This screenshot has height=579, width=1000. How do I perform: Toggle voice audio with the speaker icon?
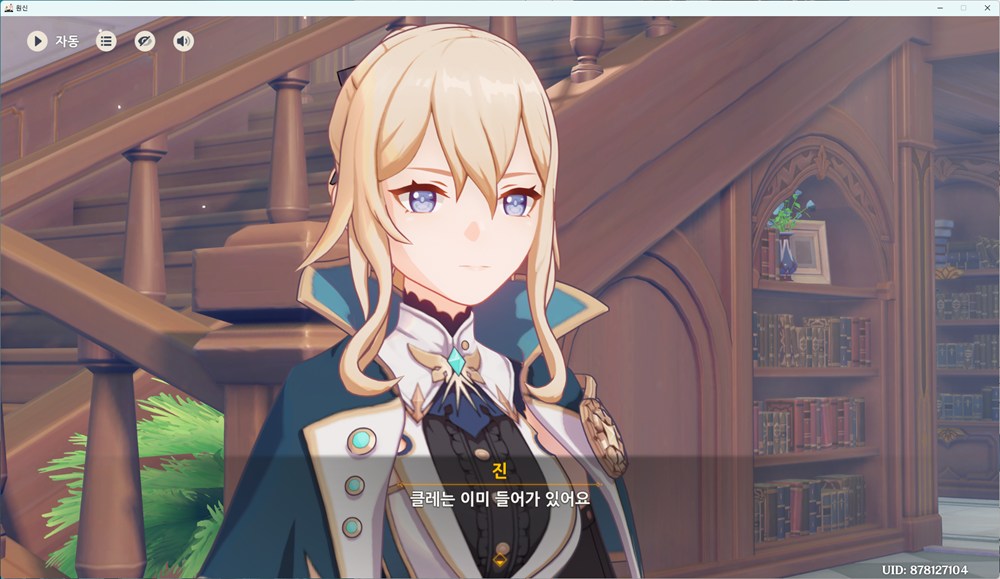(x=183, y=41)
